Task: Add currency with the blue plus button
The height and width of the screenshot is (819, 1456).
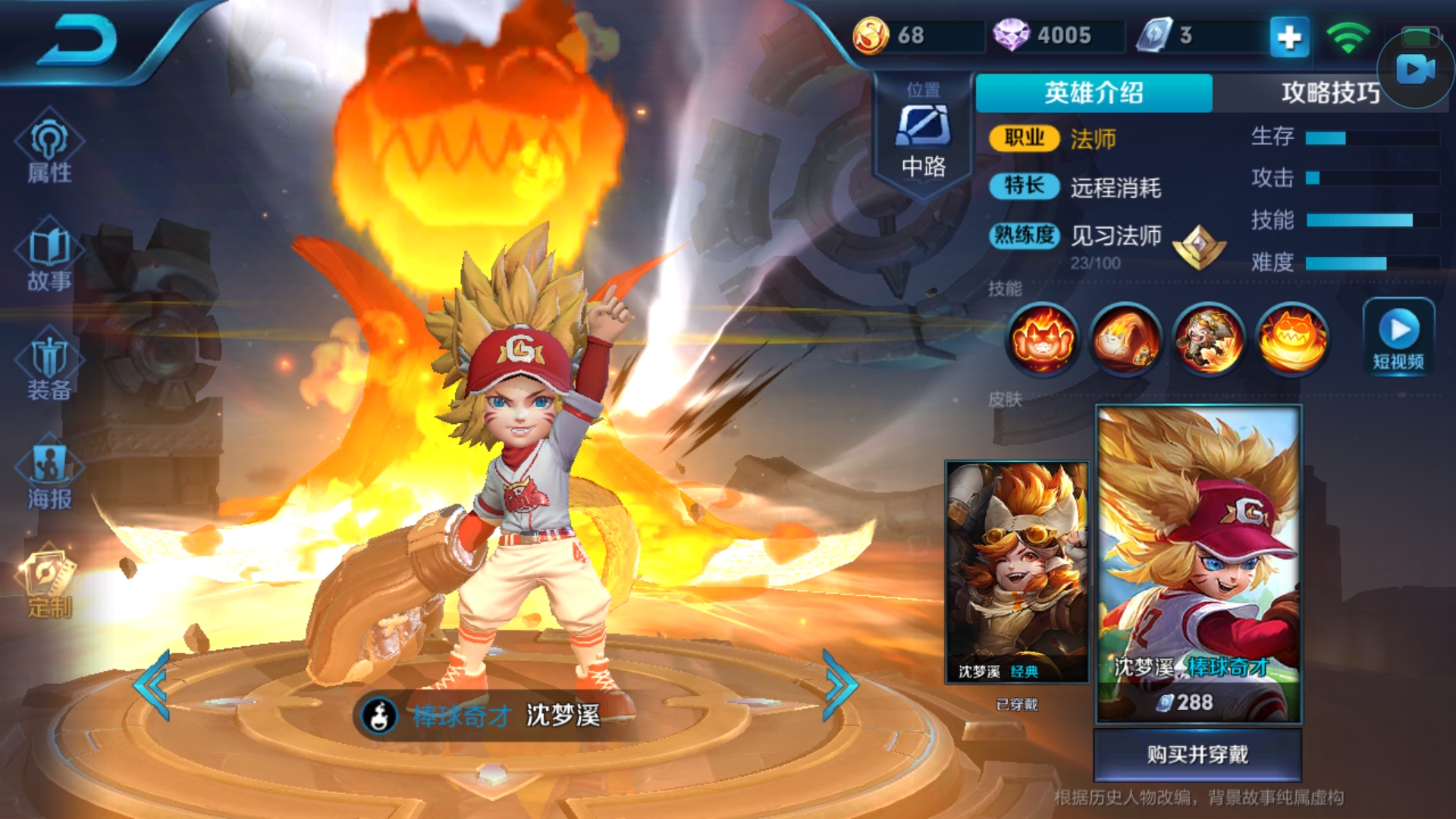Action: tap(1289, 36)
